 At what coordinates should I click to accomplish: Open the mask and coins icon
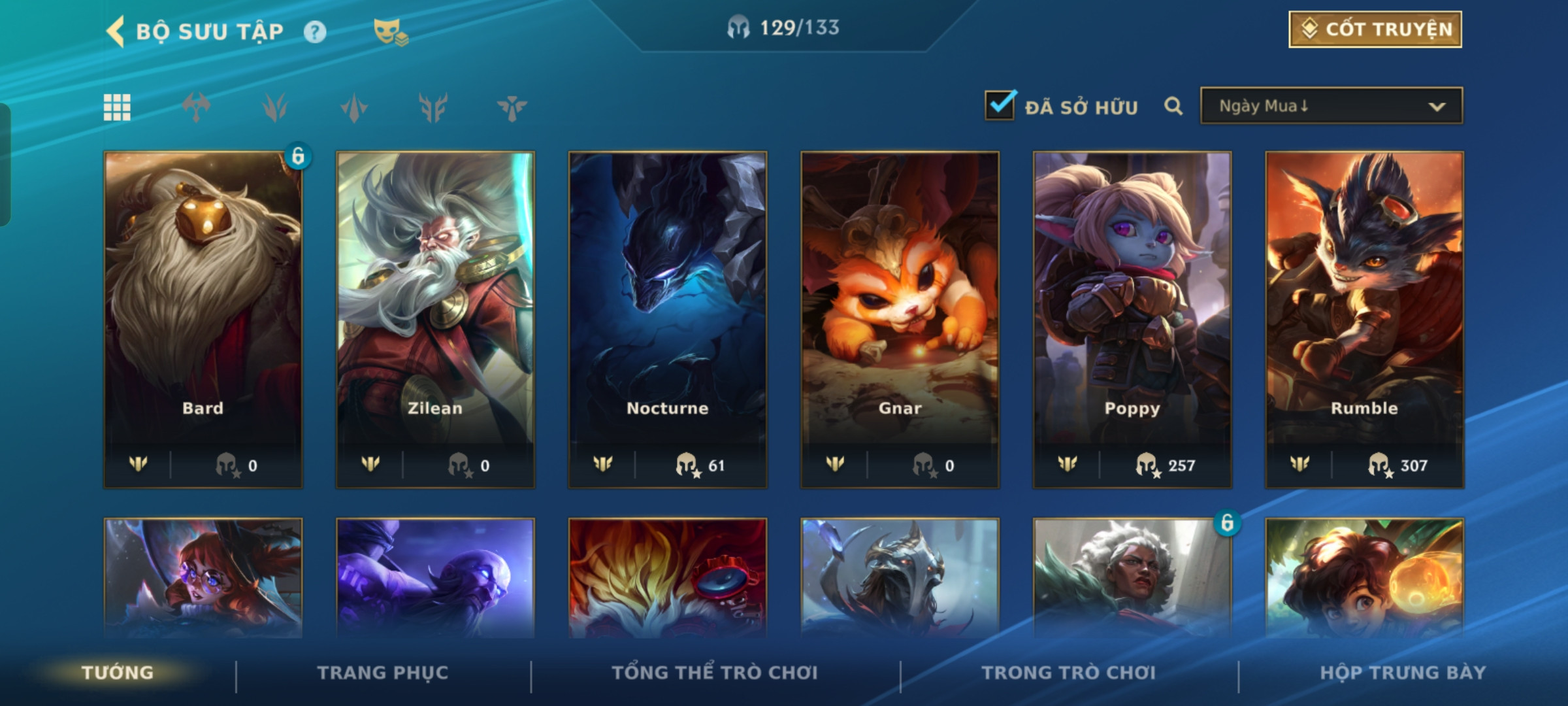[390, 32]
